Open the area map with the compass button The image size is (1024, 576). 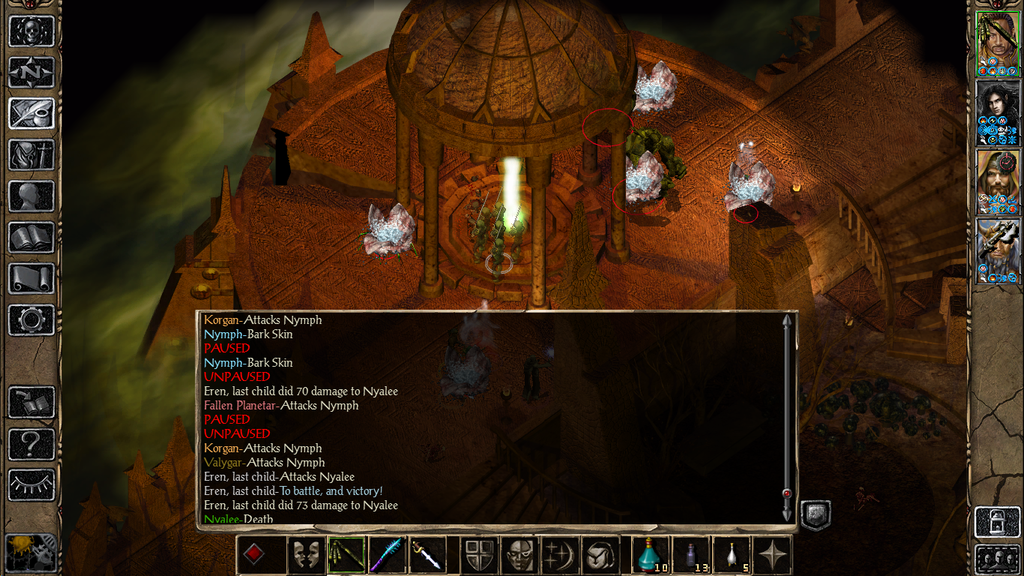31,72
